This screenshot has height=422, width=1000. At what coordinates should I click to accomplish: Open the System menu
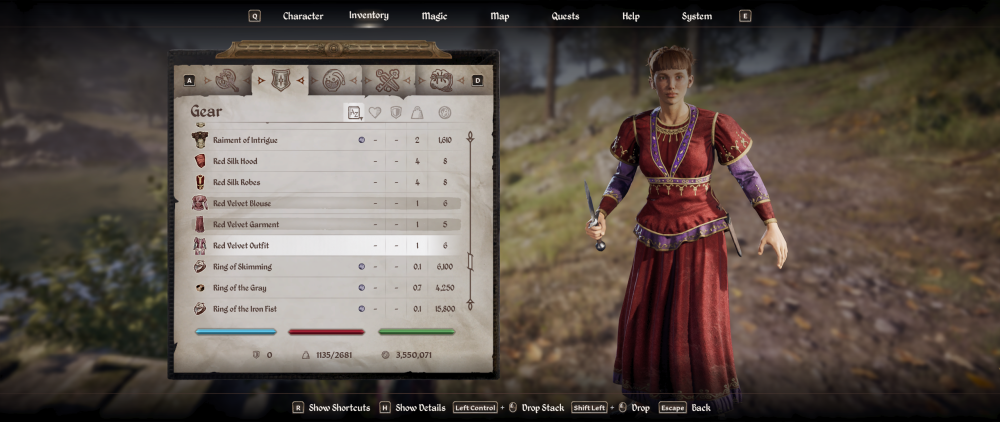[697, 16]
